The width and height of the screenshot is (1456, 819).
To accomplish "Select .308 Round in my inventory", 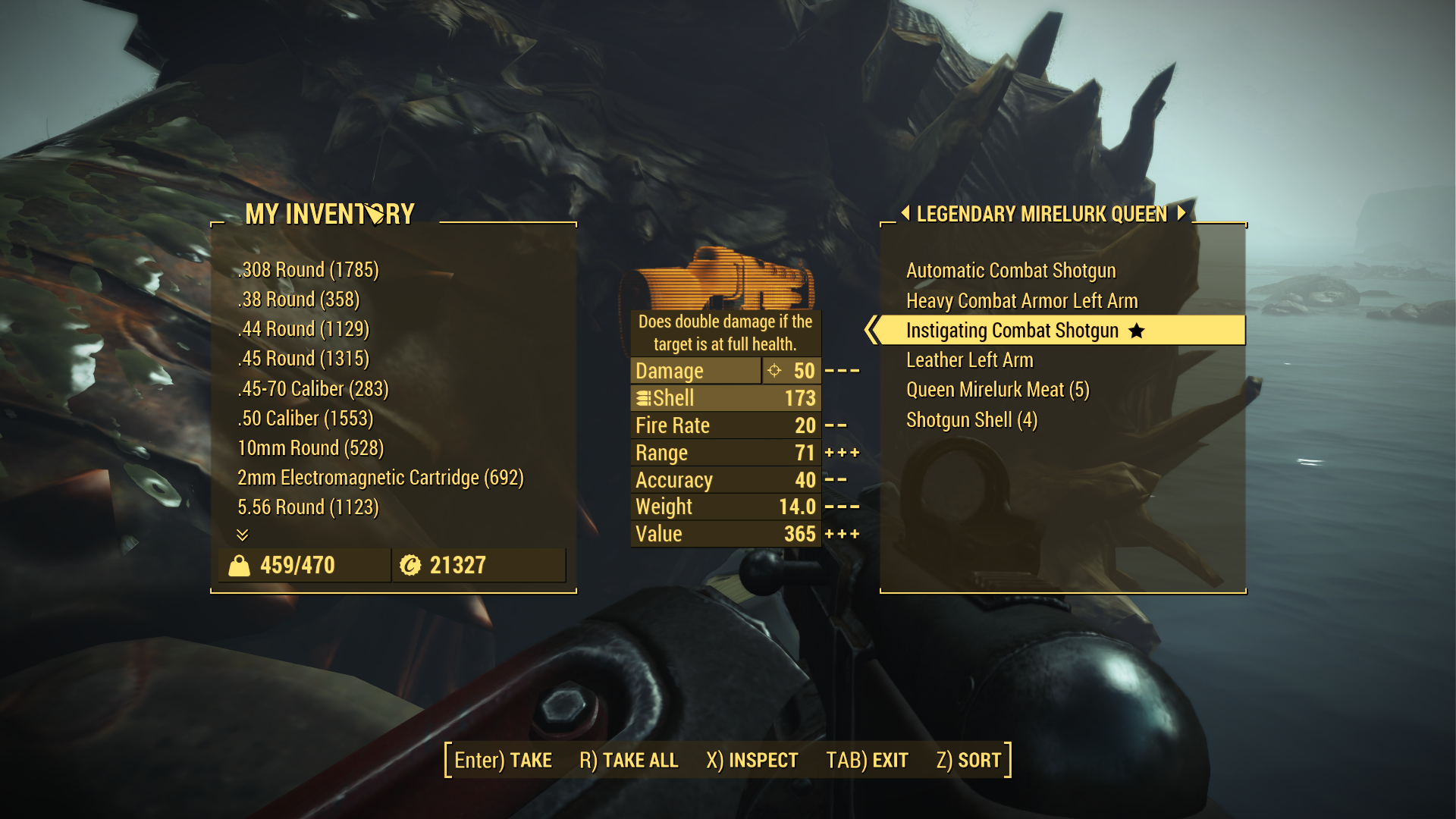I will click(x=308, y=270).
